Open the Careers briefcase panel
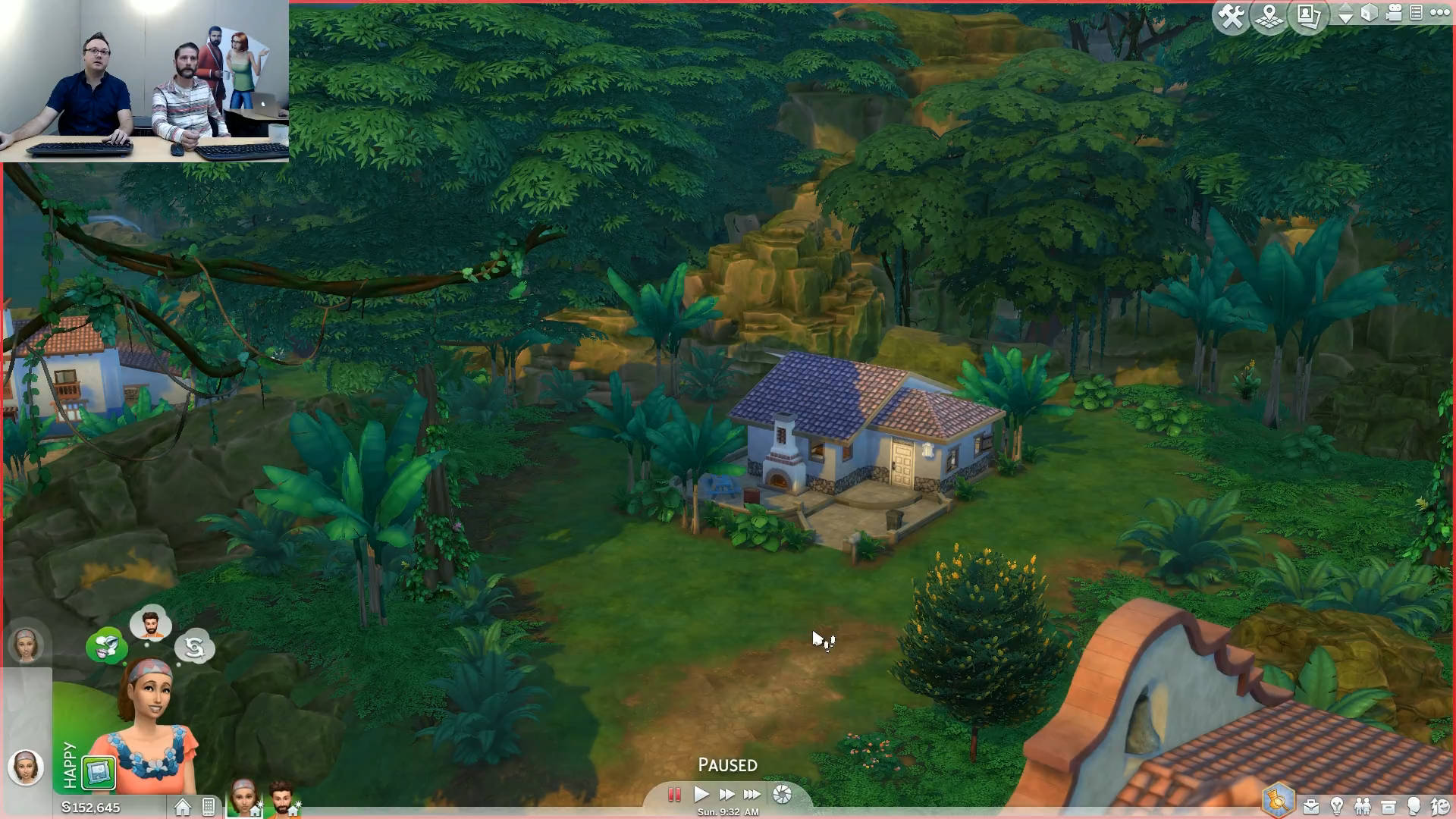 click(1310, 806)
